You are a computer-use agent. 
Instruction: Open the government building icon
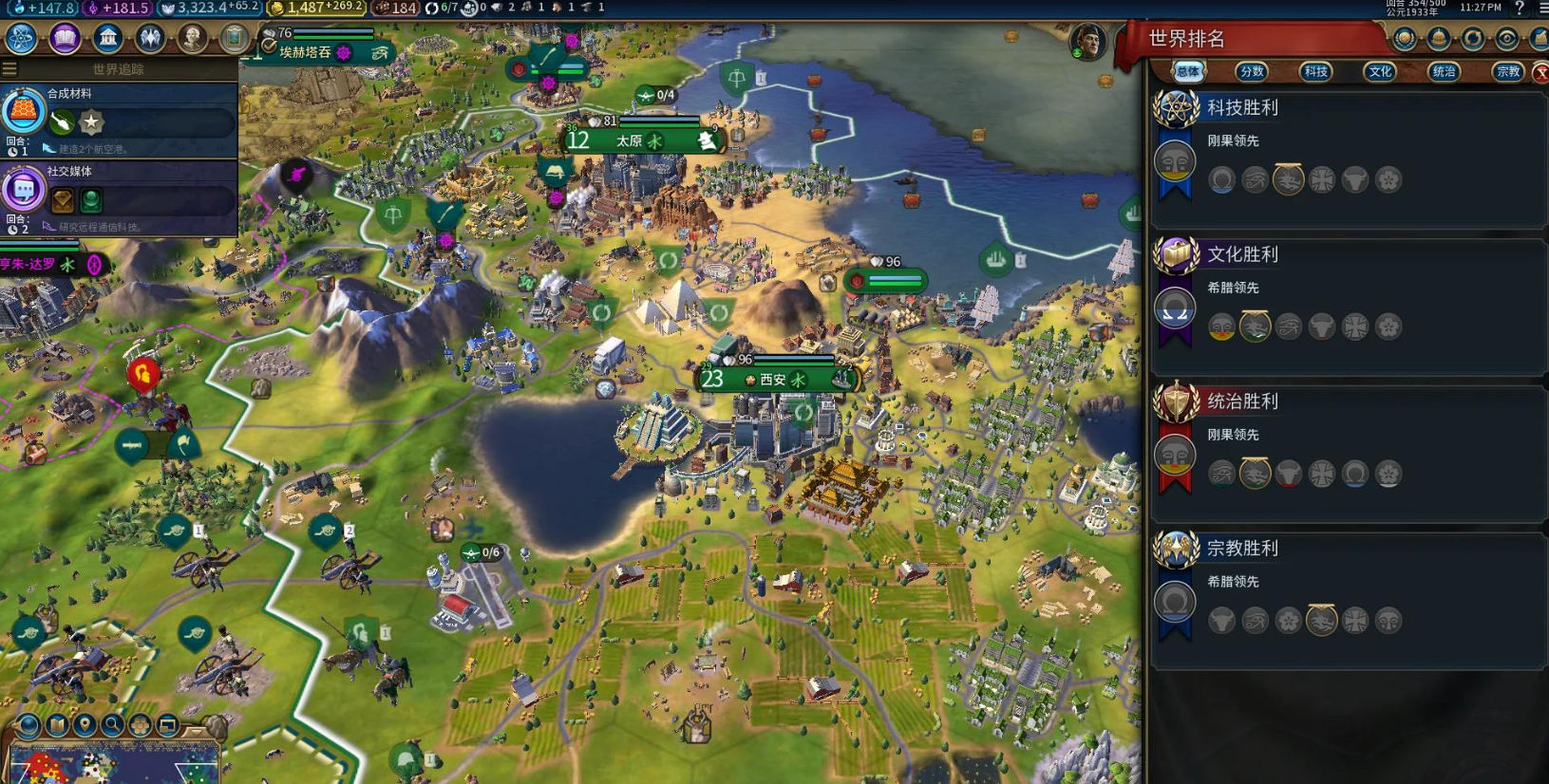[107, 38]
